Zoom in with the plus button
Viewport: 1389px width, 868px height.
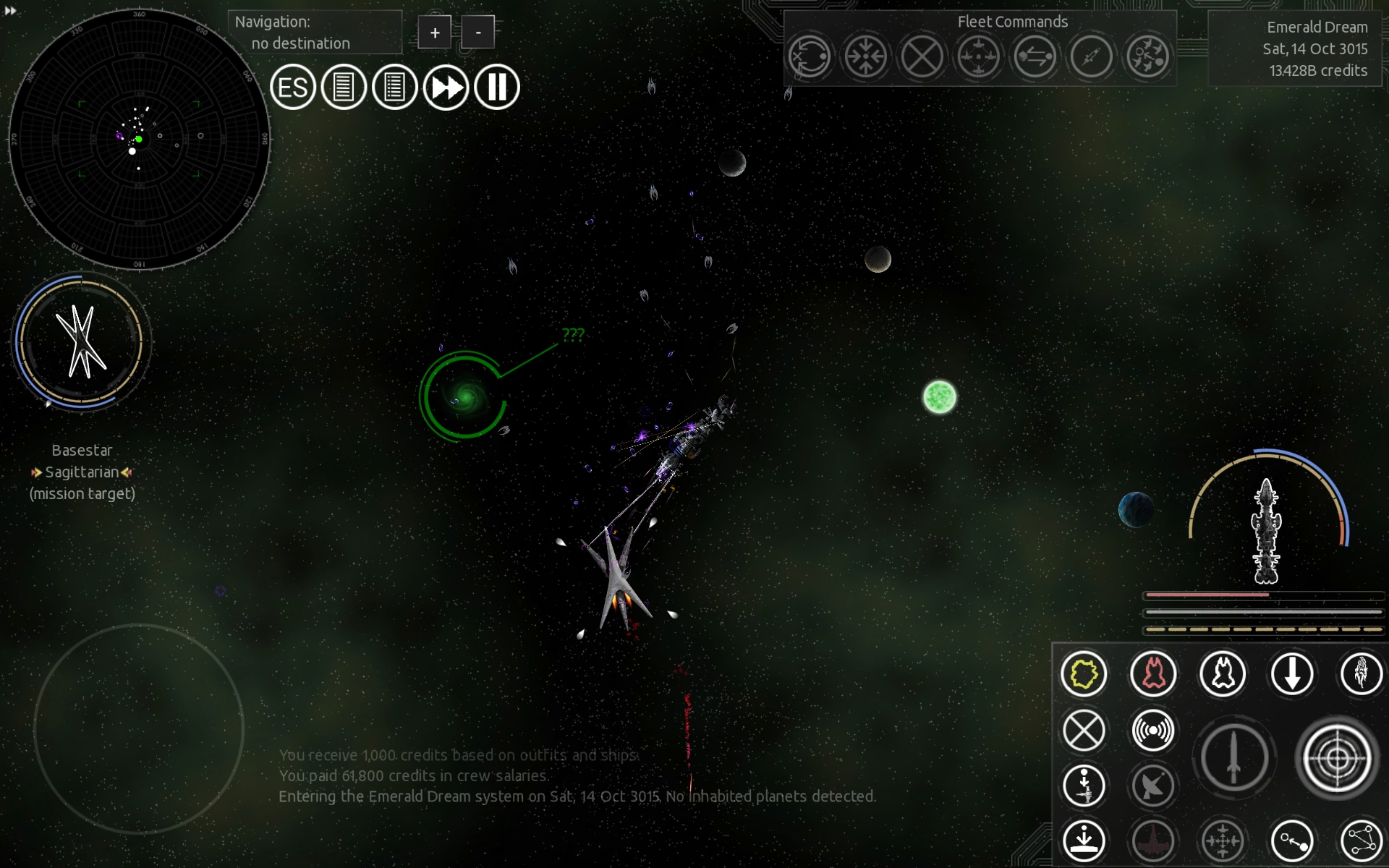(x=434, y=33)
